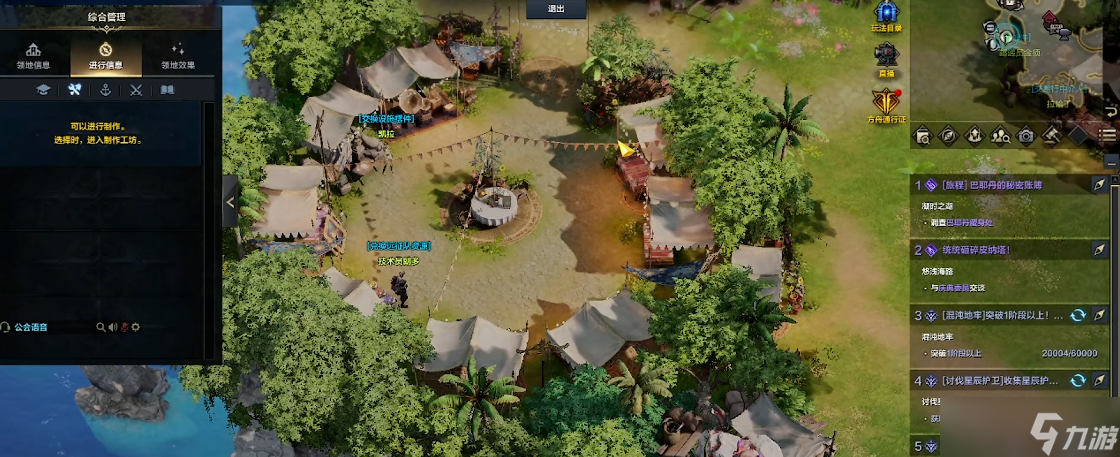Screen dimensions: 1120x457
Task: Choose the graduation cap filter icon
Action: 43,90
